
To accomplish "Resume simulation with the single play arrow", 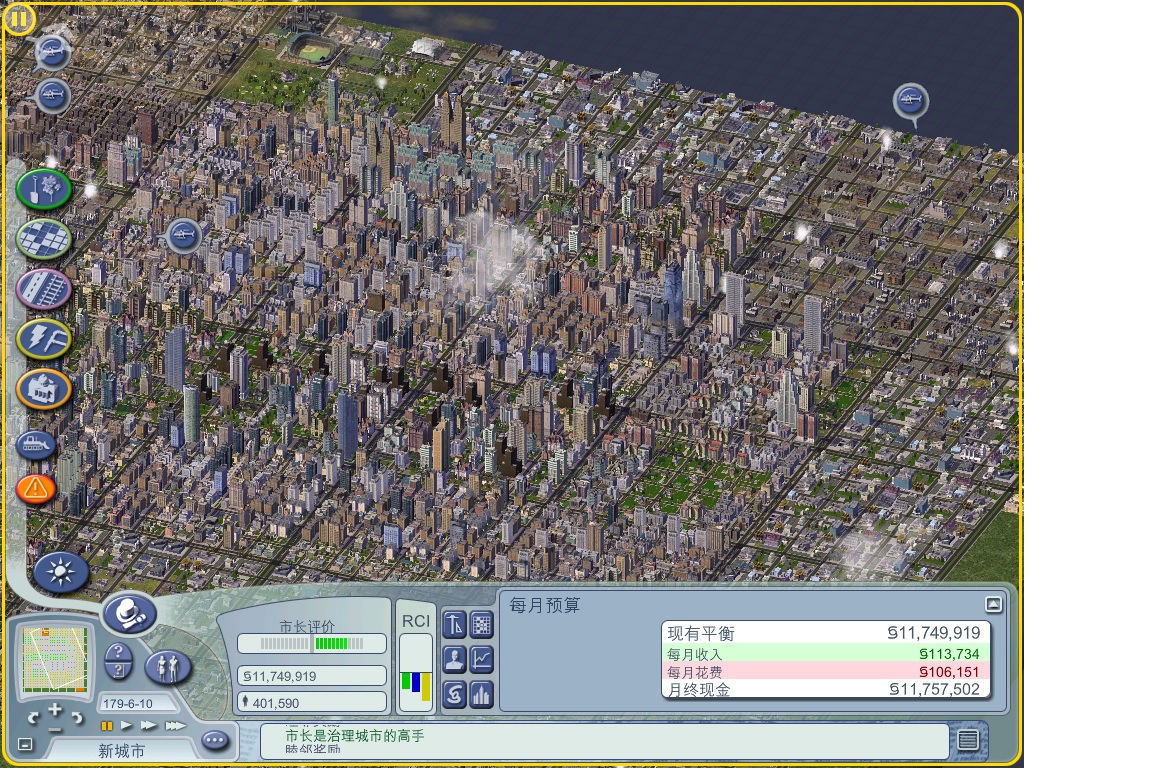I will [x=127, y=725].
